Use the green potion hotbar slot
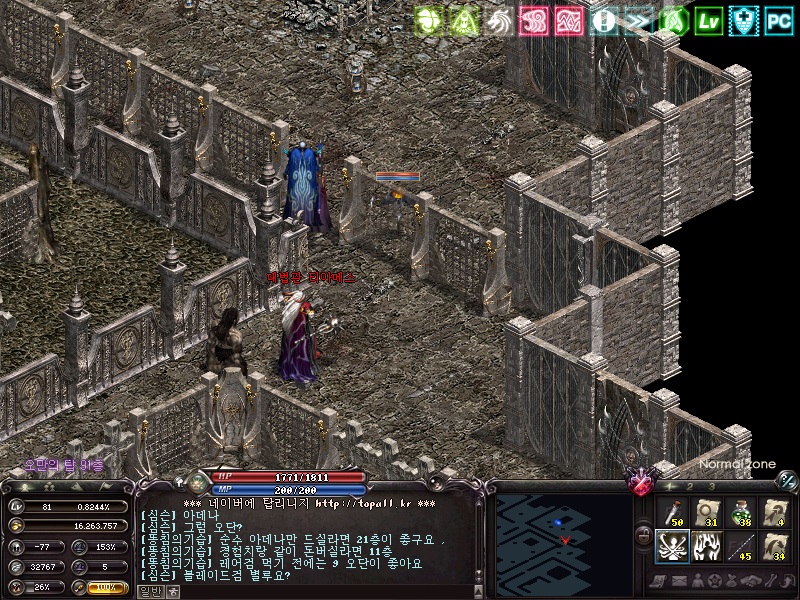The width and height of the screenshot is (800, 600). pyautogui.click(x=741, y=512)
